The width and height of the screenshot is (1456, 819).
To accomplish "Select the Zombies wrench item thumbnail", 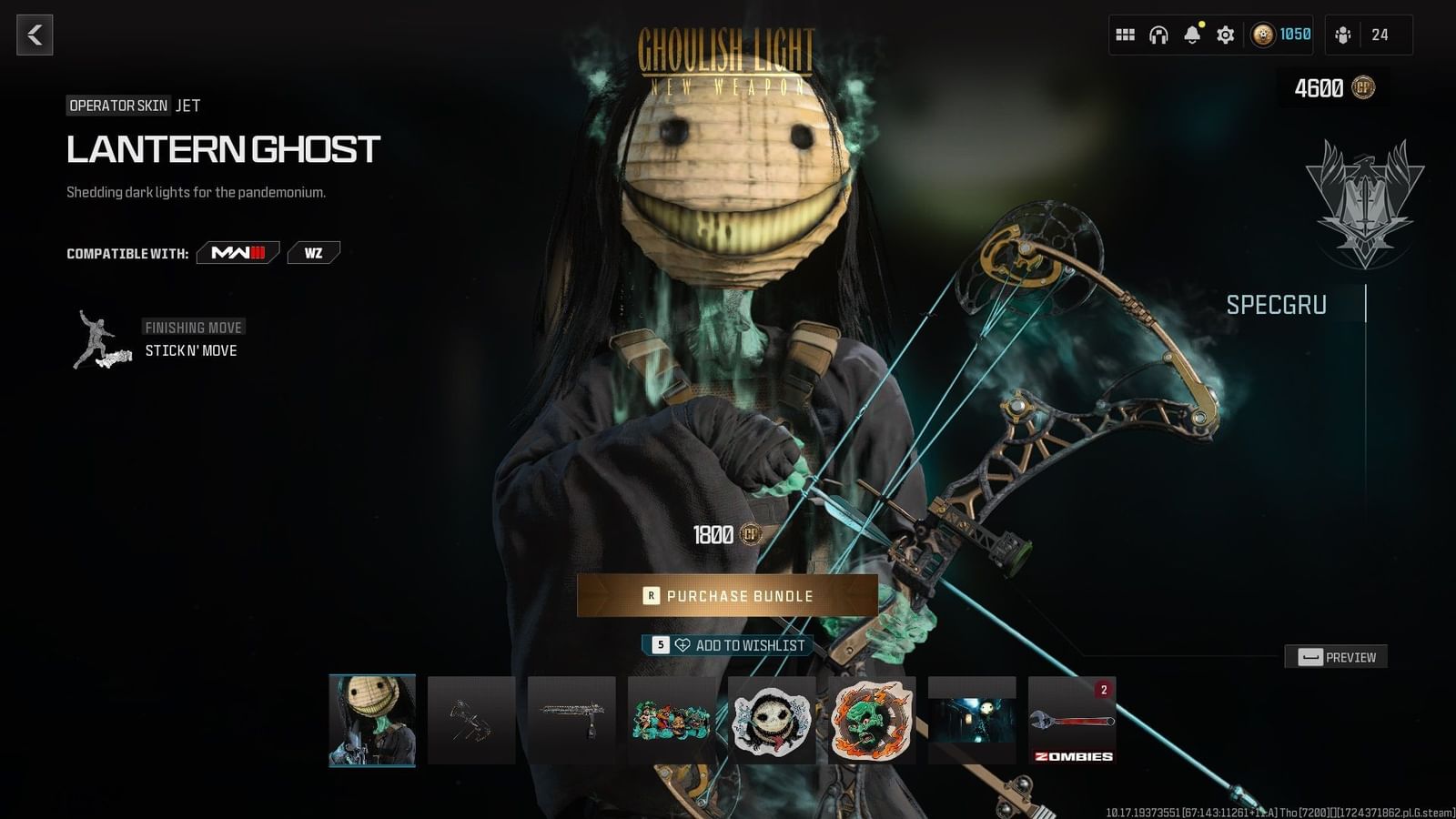I will click(1072, 722).
